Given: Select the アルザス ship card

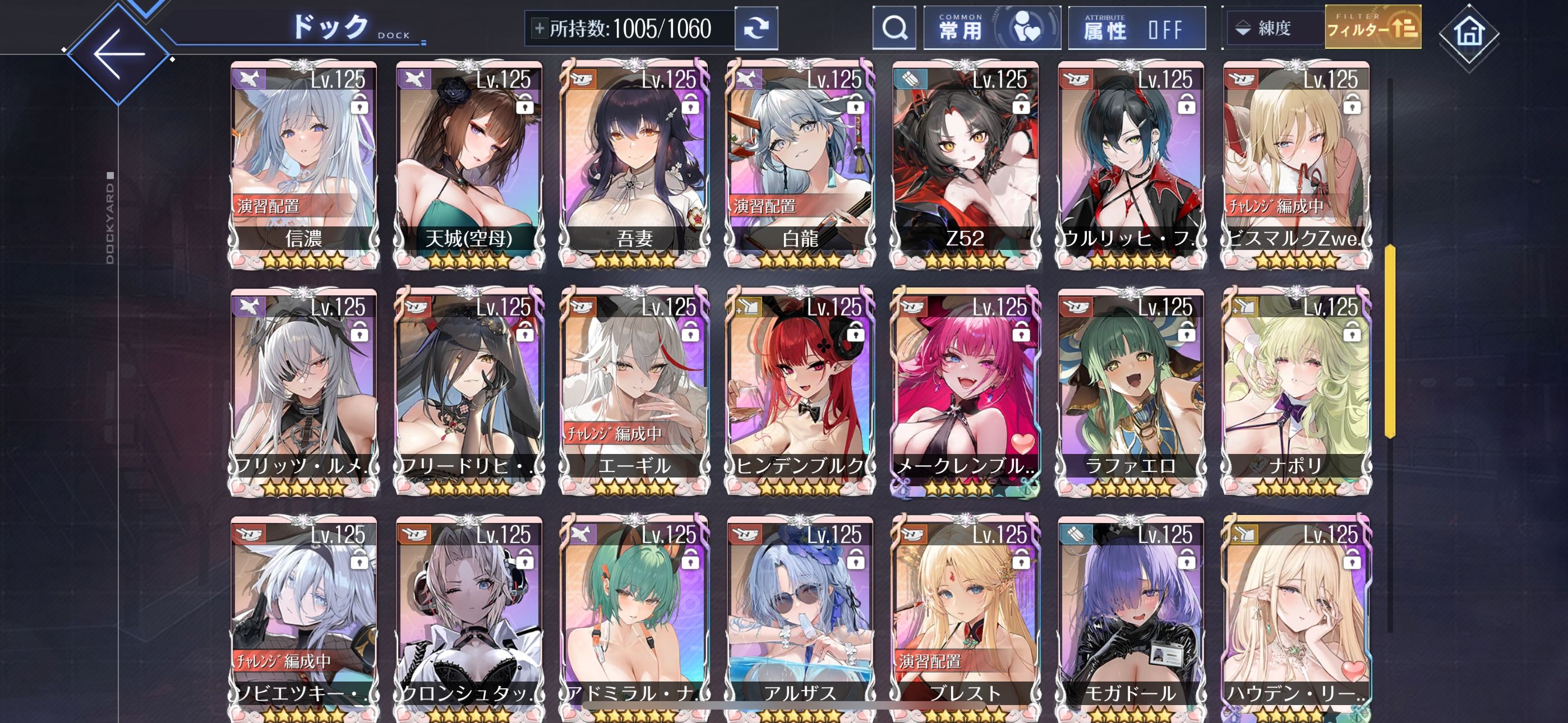Looking at the screenshot, I should 800,618.
